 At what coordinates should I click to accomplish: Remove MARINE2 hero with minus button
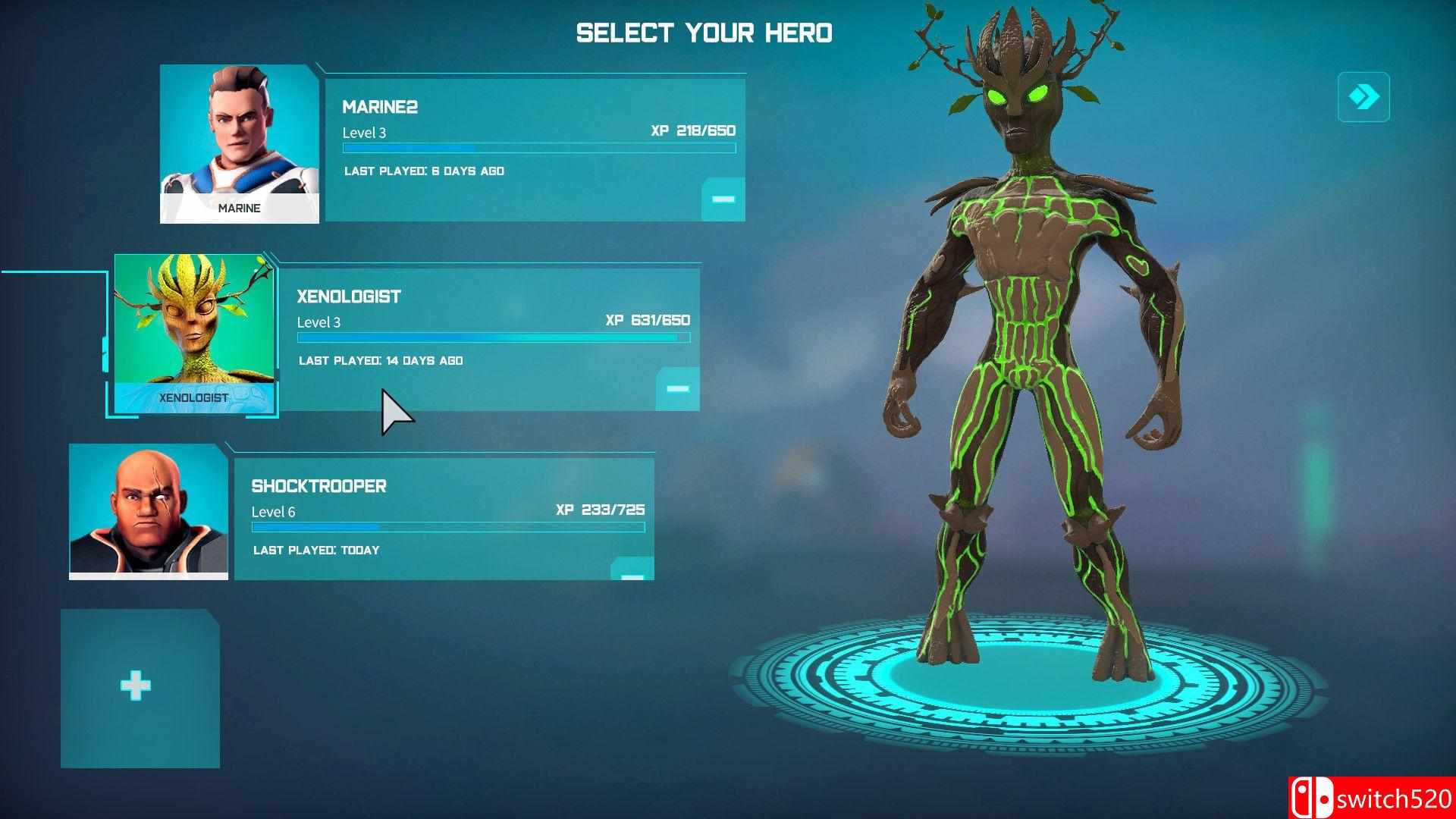723,199
